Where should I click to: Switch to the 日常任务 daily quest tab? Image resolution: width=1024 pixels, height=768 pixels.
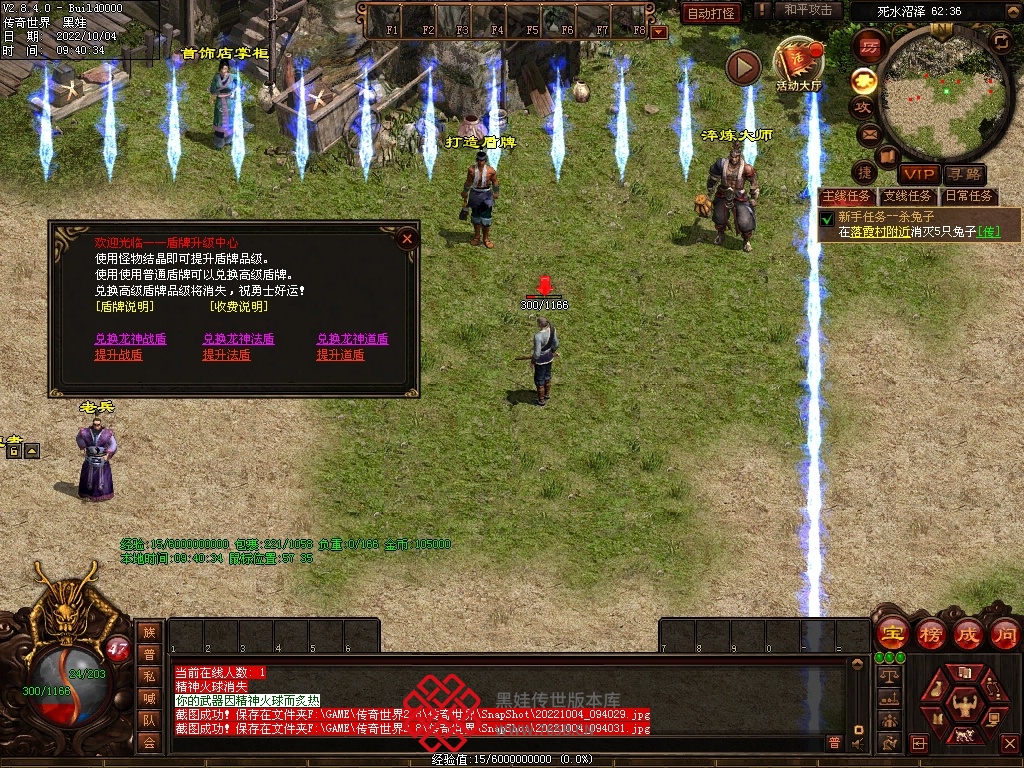pyautogui.click(x=969, y=196)
